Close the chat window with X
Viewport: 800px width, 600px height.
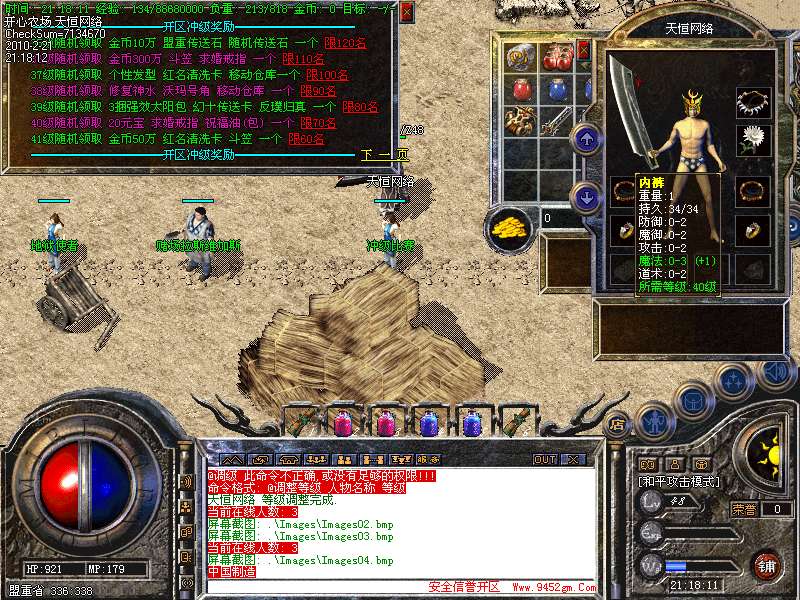click(573, 459)
